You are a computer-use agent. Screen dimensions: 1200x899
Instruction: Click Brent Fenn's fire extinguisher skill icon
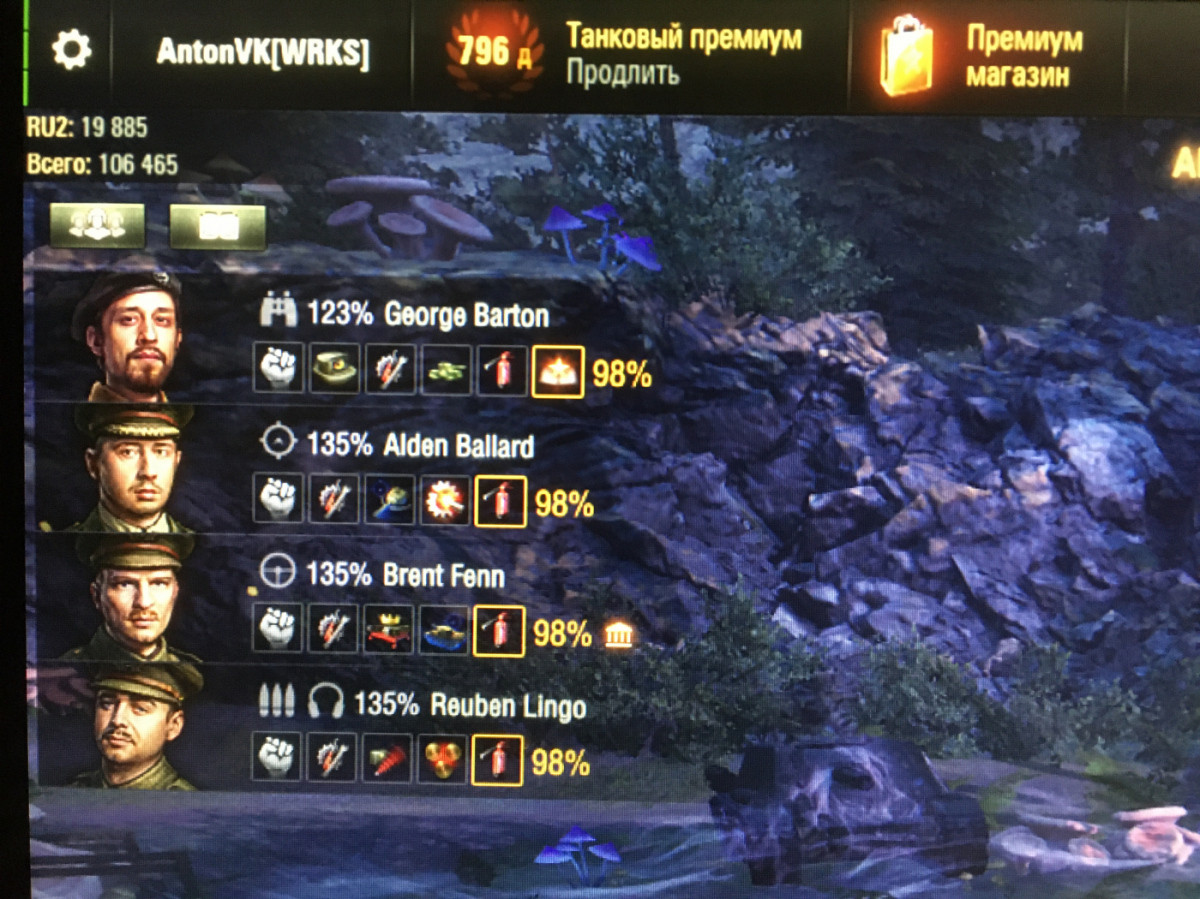[499, 630]
